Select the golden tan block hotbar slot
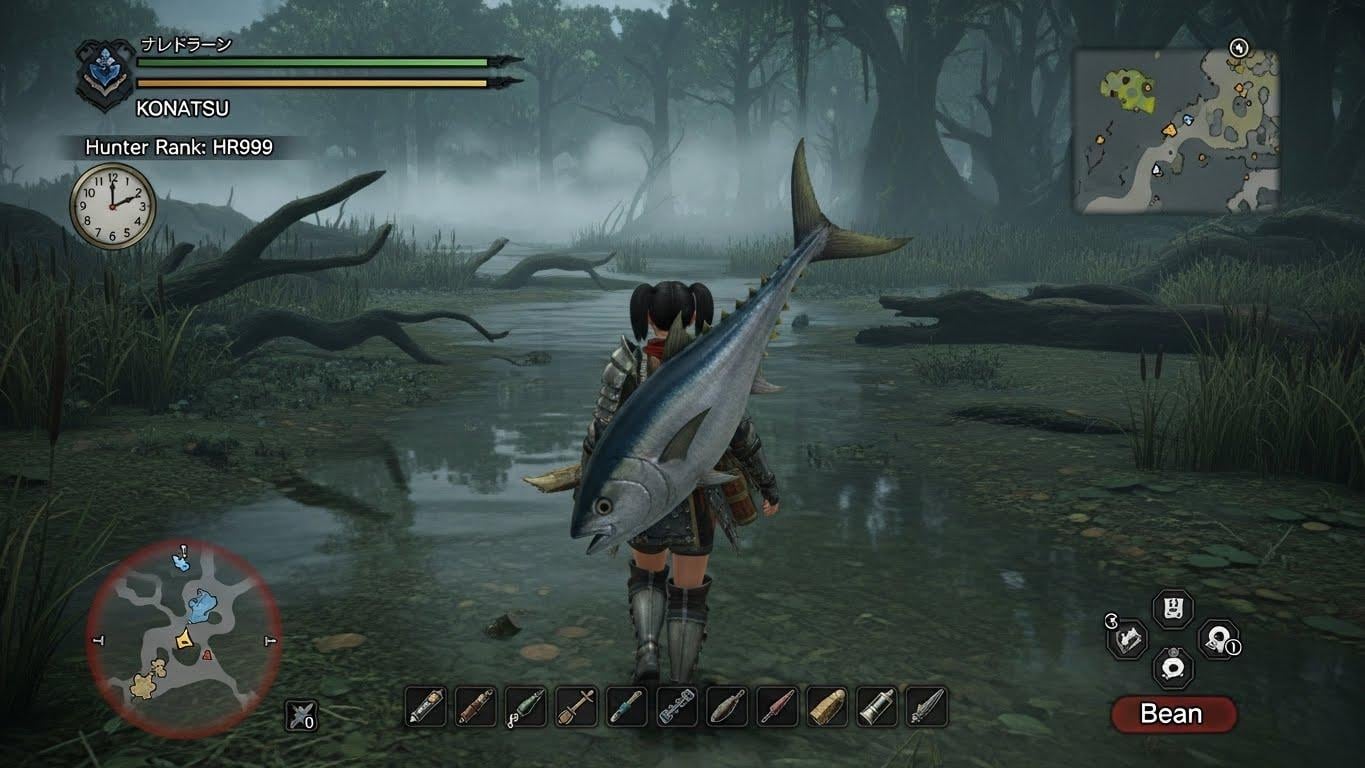Image resolution: width=1365 pixels, height=768 pixels. point(826,706)
